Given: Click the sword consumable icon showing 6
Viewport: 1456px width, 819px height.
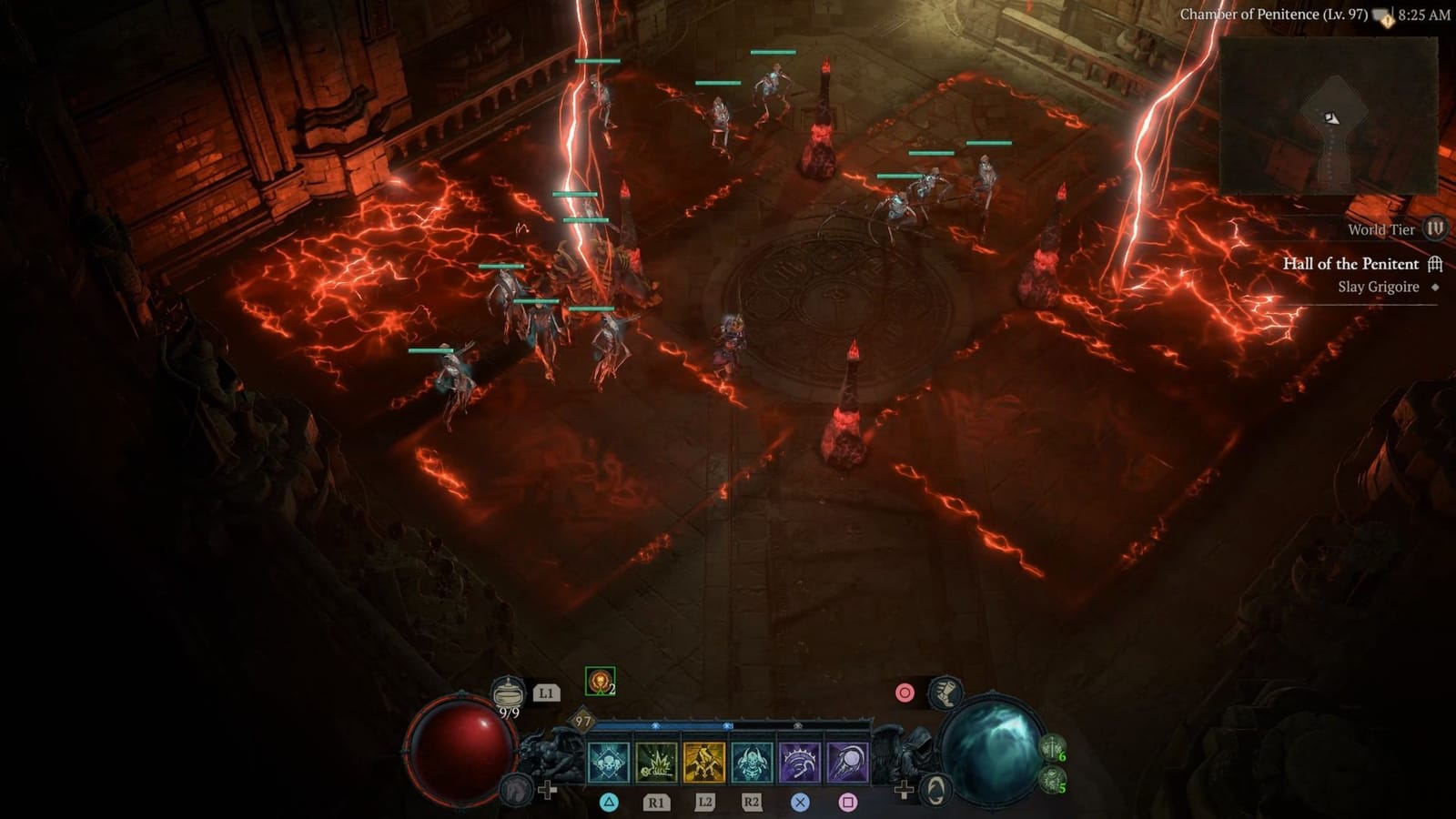Looking at the screenshot, I should 1052,747.
